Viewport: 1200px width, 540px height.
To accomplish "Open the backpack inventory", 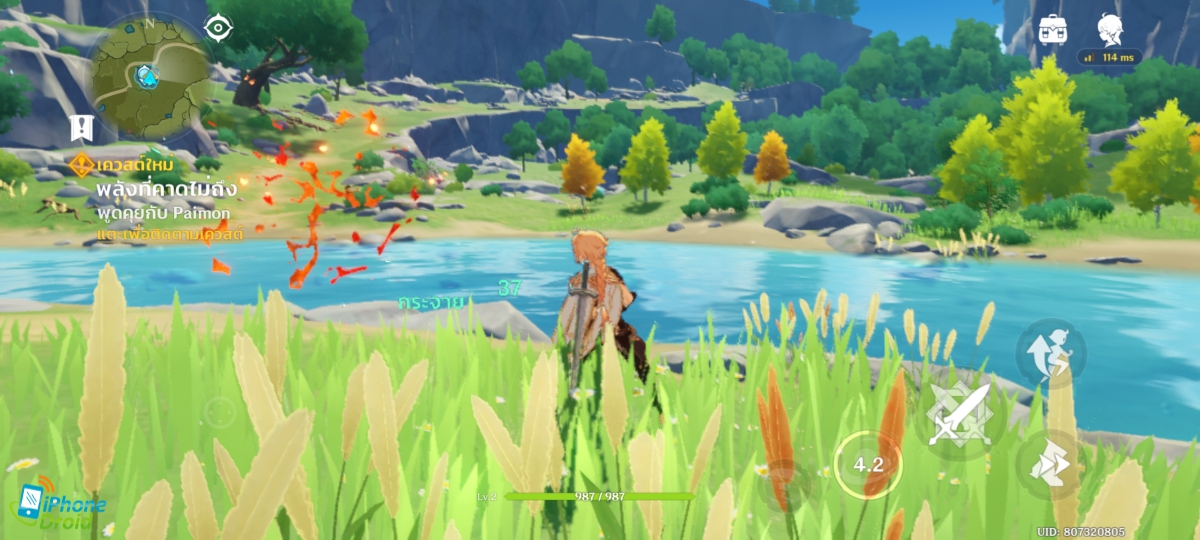I will [1053, 30].
